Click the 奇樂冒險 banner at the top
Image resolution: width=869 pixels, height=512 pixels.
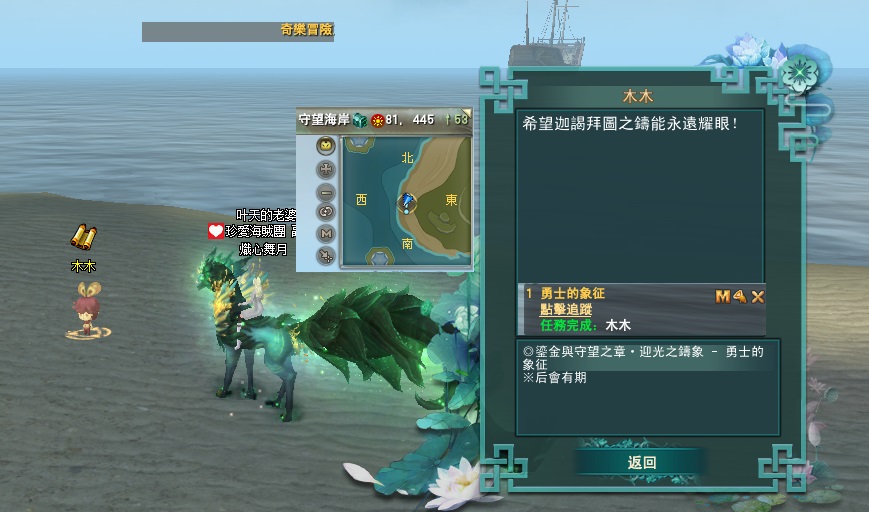(306, 31)
